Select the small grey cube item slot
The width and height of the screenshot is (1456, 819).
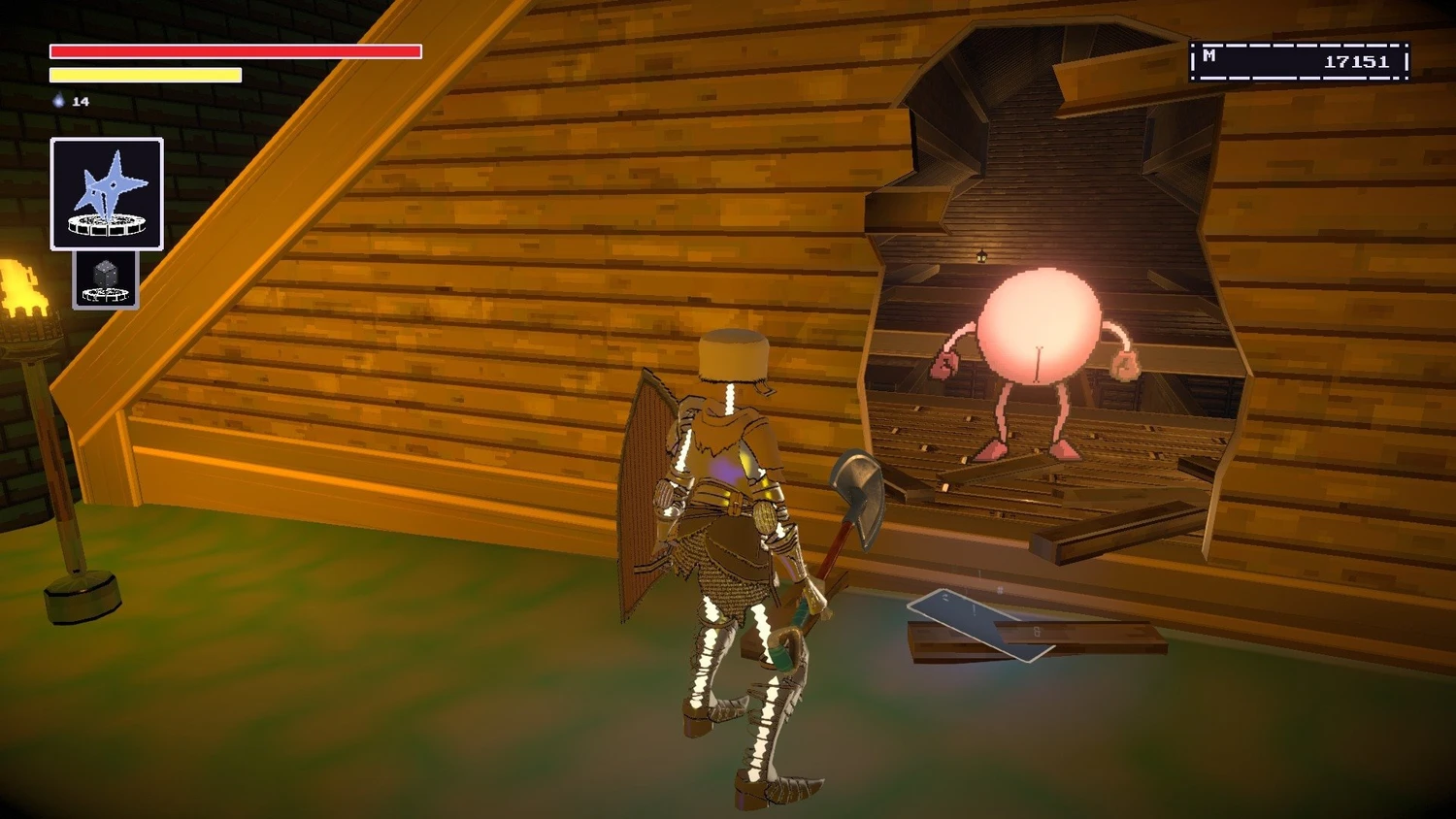click(106, 280)
